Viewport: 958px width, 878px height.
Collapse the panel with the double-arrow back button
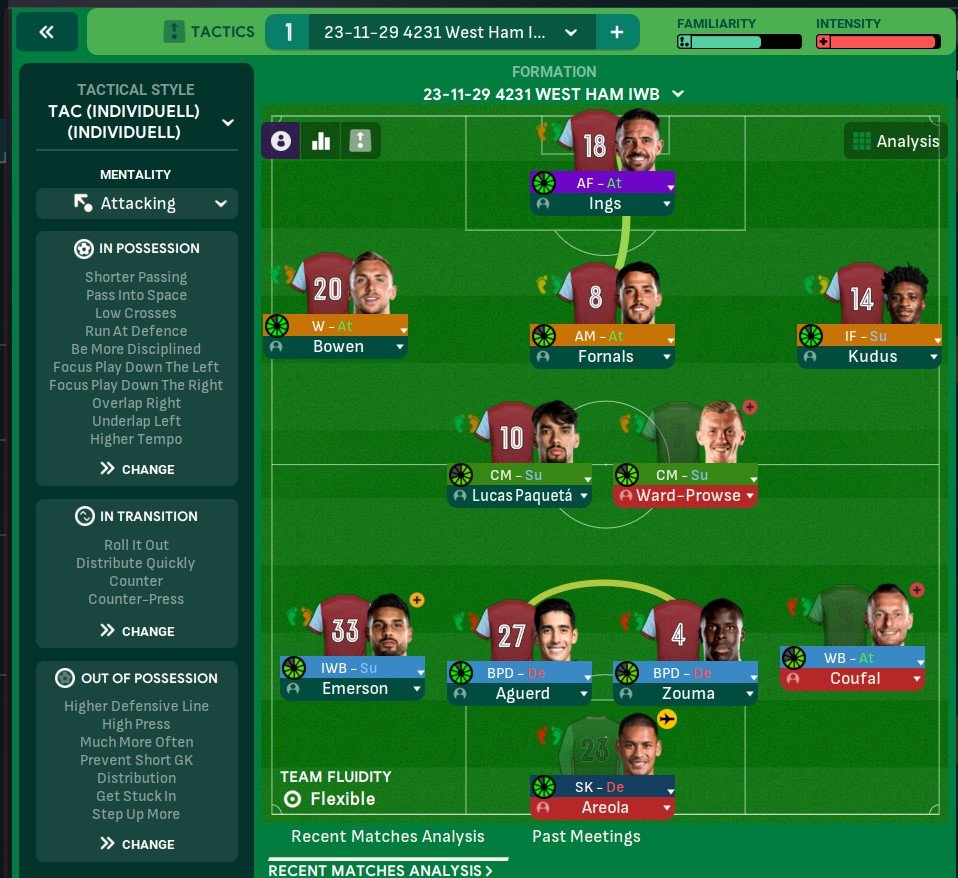pyautogui.click(x=46, y=32)
